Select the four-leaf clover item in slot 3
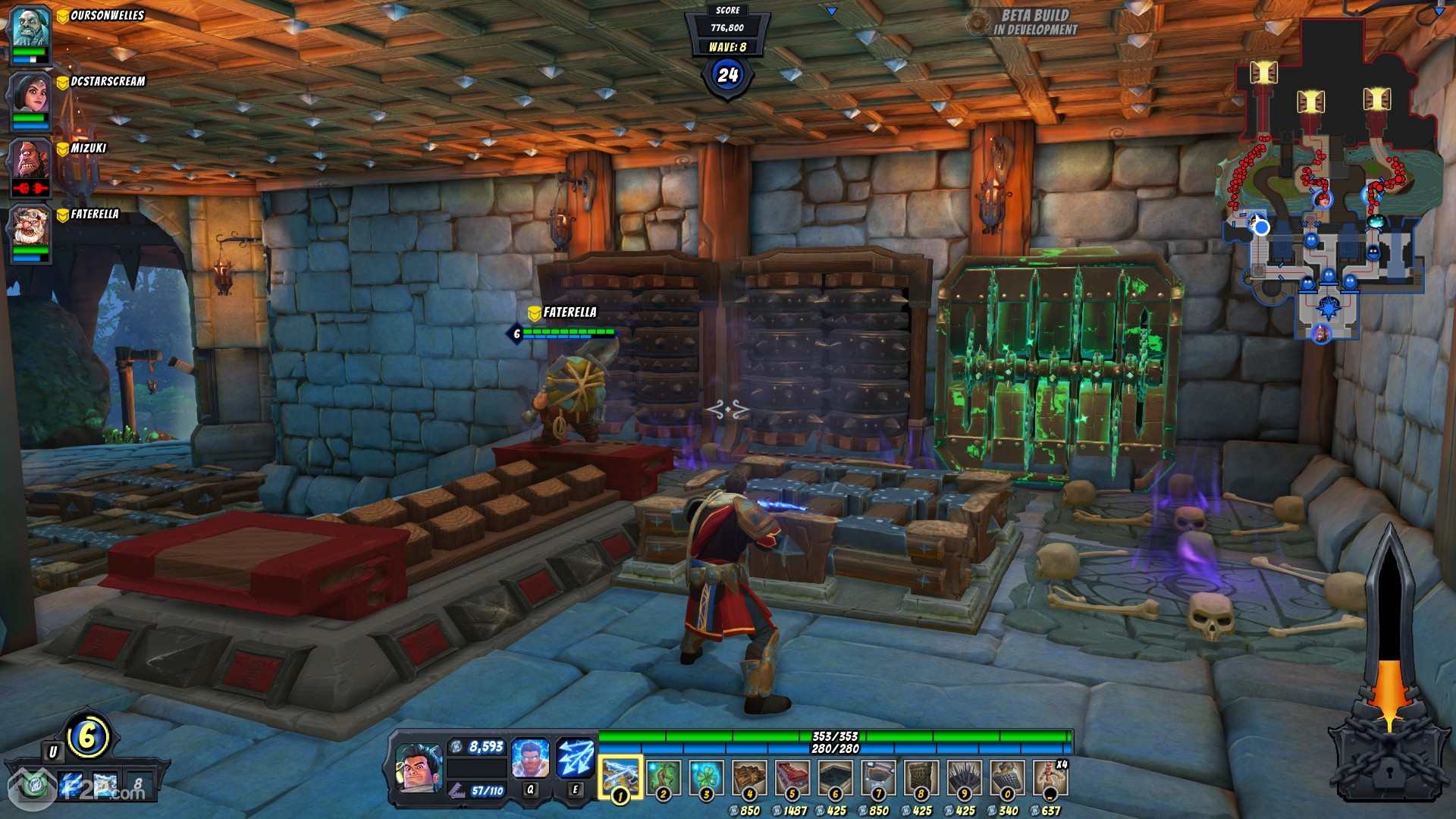Screen dimensions: 1456x819 click(x=706, y=777)
